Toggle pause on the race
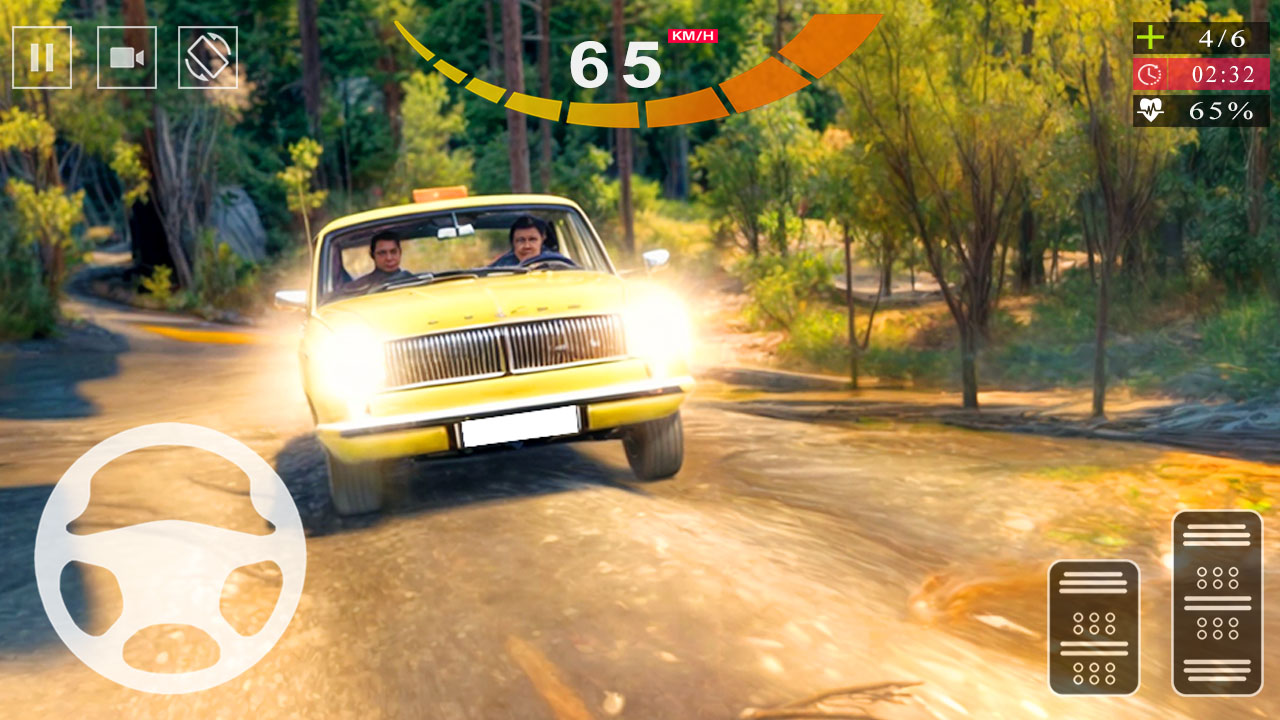Viewport: 1280px width, 720px height. tap(42, 57)
